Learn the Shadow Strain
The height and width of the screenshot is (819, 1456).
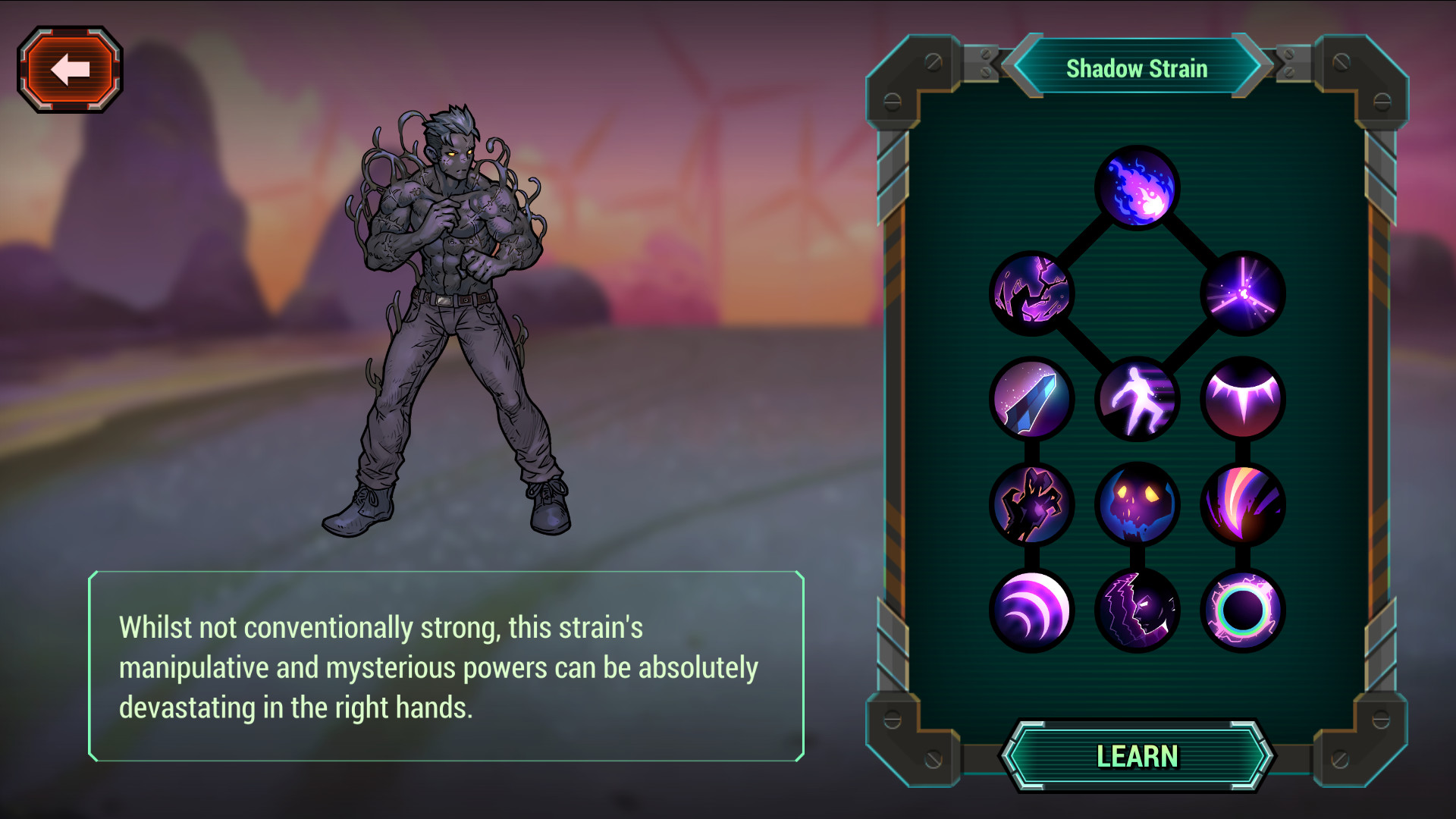[x=1137, y=756]
